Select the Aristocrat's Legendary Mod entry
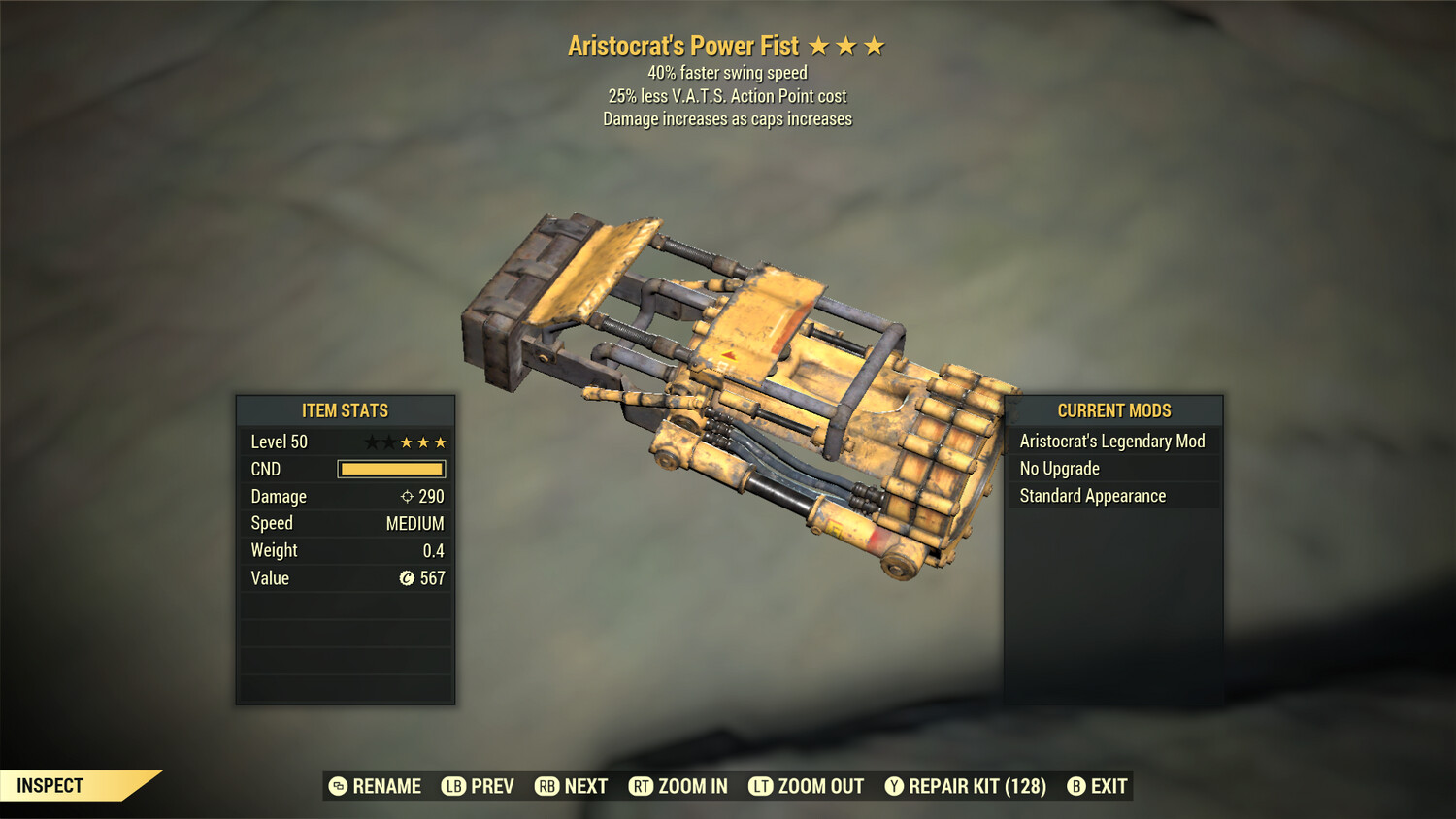Screen dimensions: 1456x819 coord(1112,442)
